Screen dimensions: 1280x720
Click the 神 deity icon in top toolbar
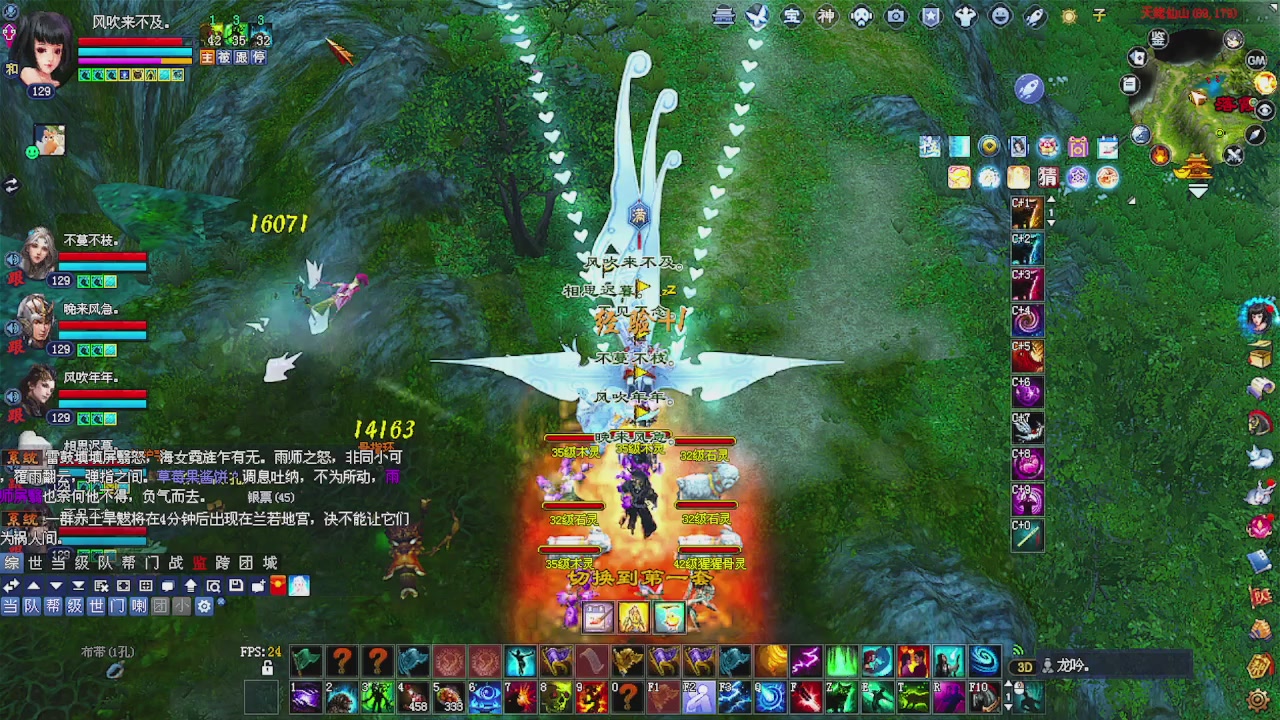click(829, 17)
